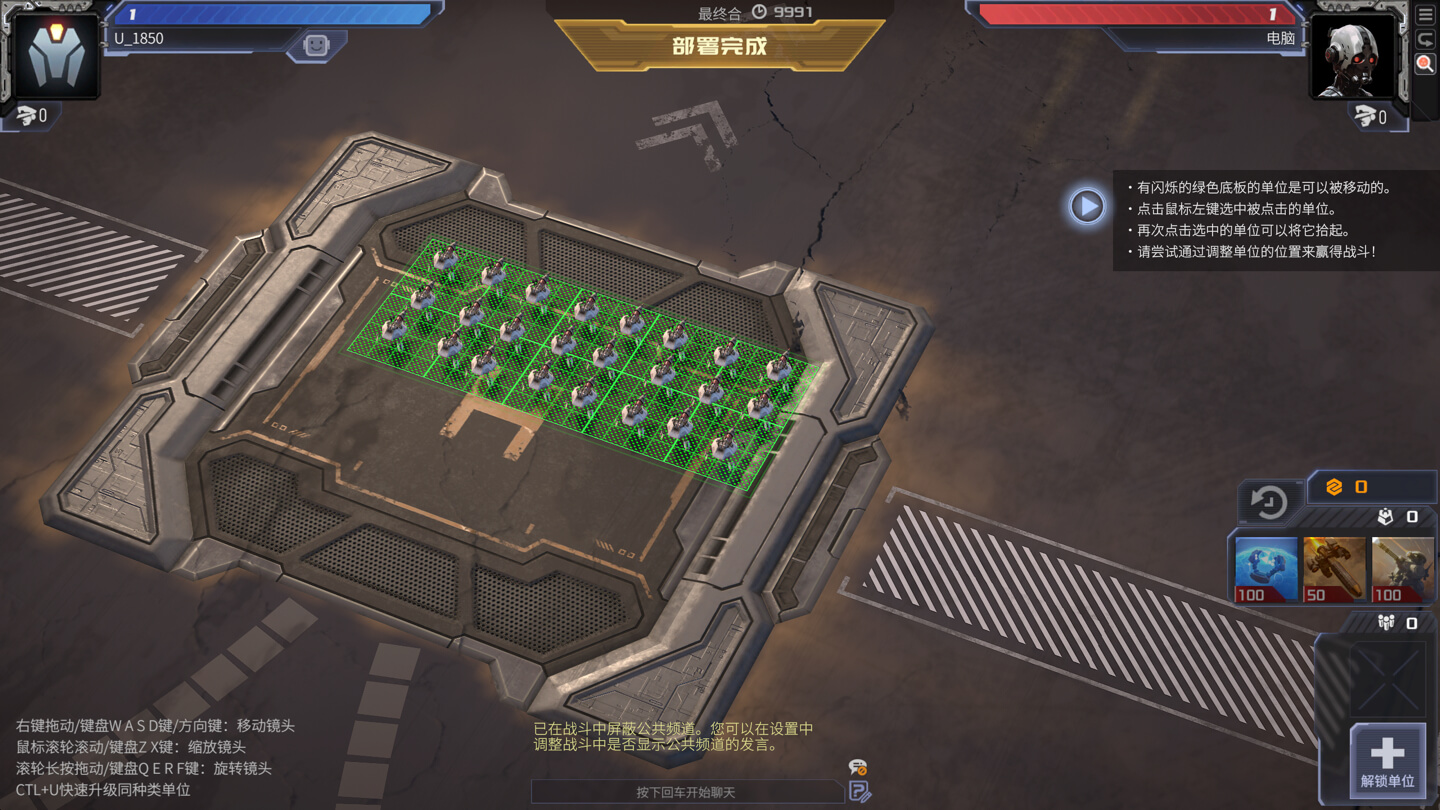Click the curved return arrow icon
The image size is (1440, 810).
click(1425, 40)
